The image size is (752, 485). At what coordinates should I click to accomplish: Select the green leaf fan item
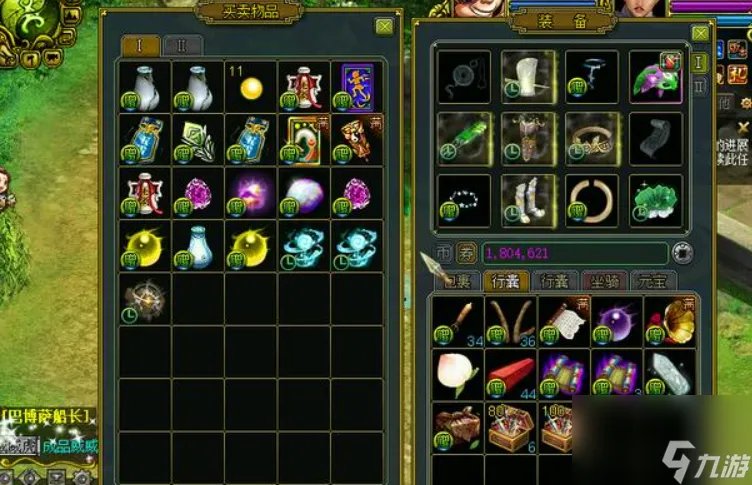pyautogui.click(x=198, y=138)
